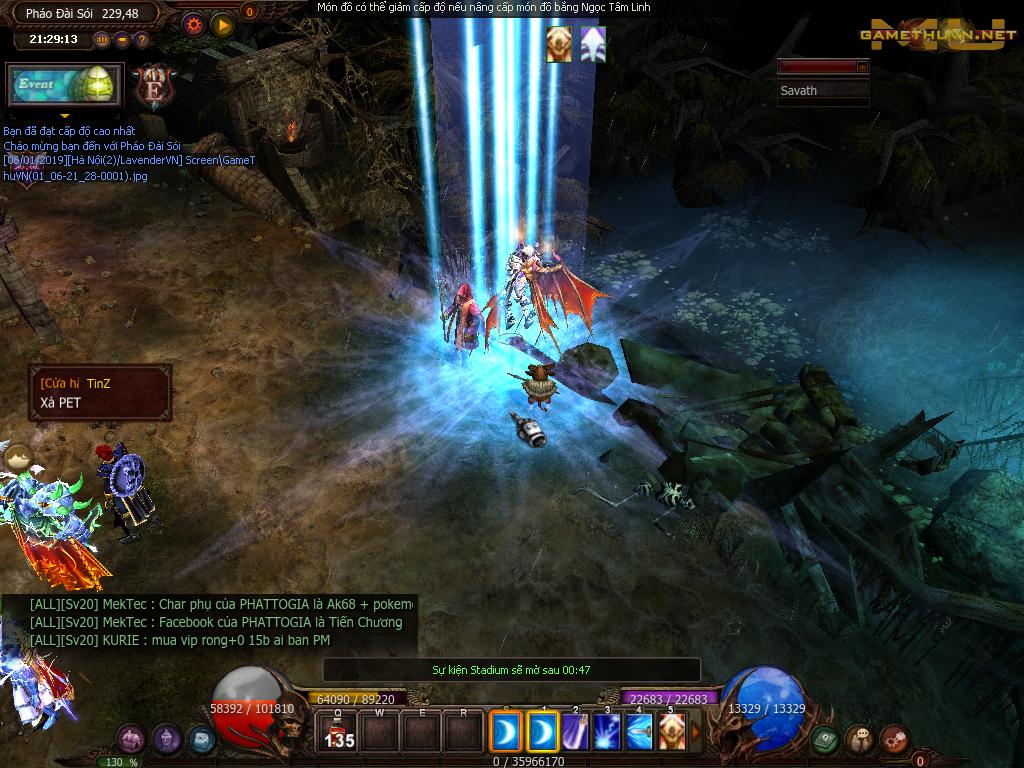Viewport: 1024px width, 768px height.
Task: Activate the golden warrior skill in slot 5
Action: [x=671, y=733]
